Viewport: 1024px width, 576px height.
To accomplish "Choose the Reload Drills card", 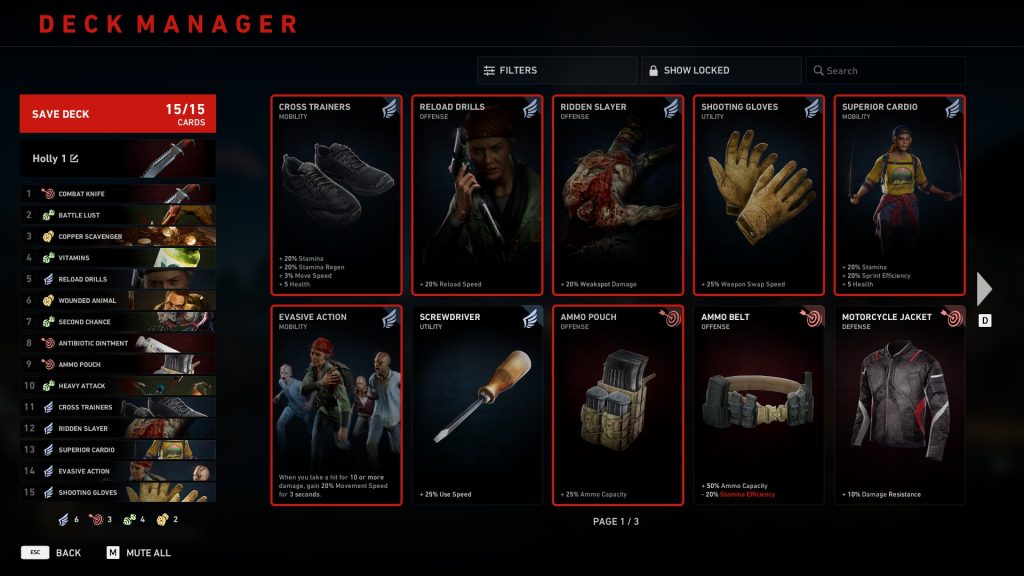I will coord(477,195).
